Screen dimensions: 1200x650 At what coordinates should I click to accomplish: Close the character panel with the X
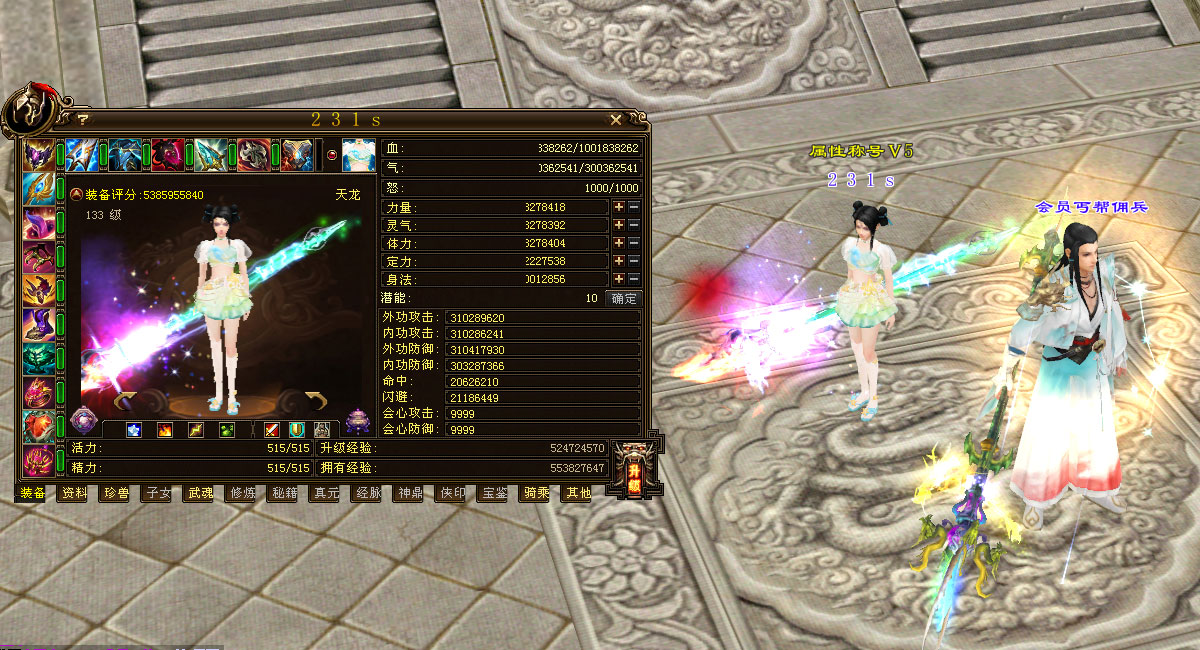click(x=616, y=119)
